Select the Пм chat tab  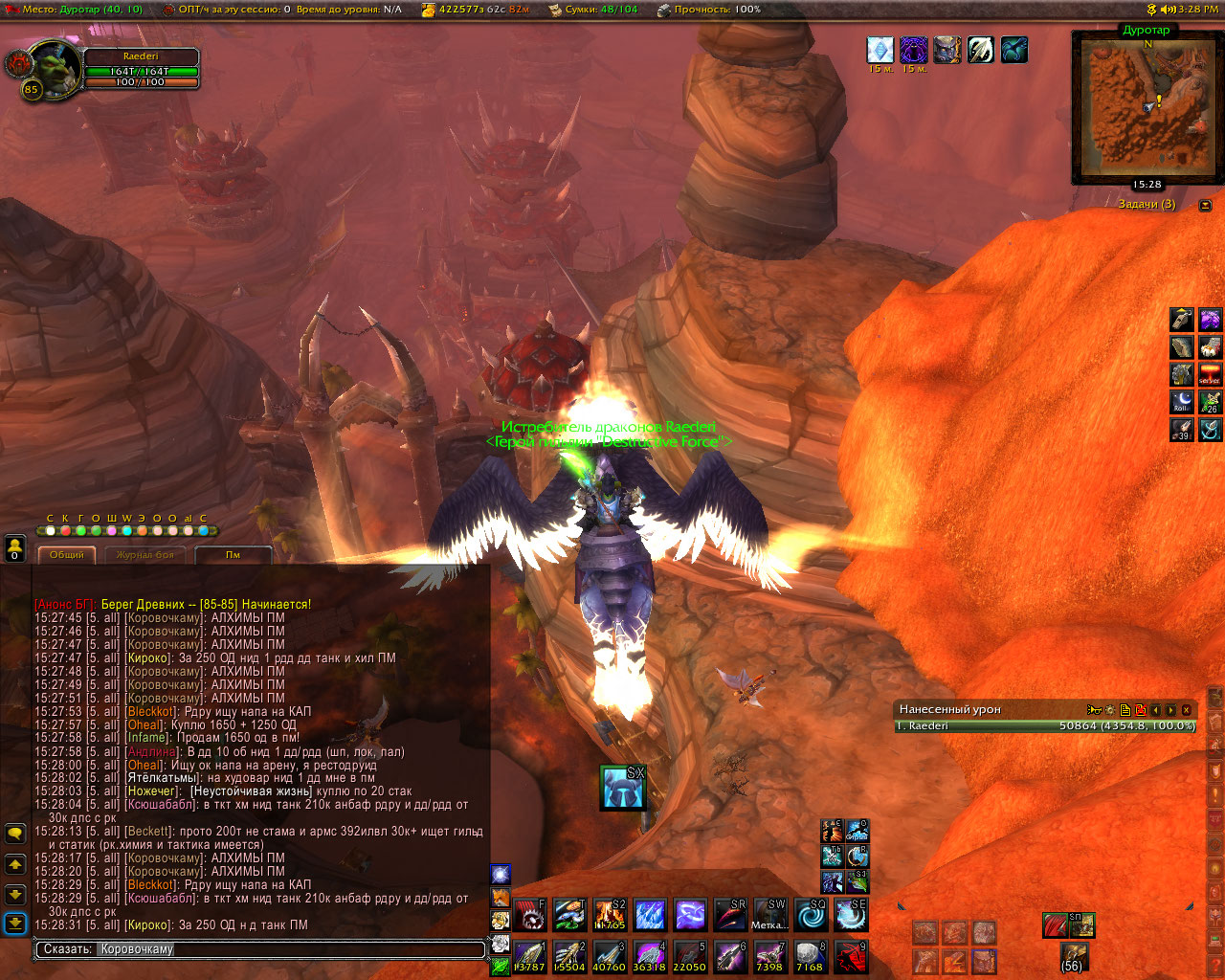[233, 555]
